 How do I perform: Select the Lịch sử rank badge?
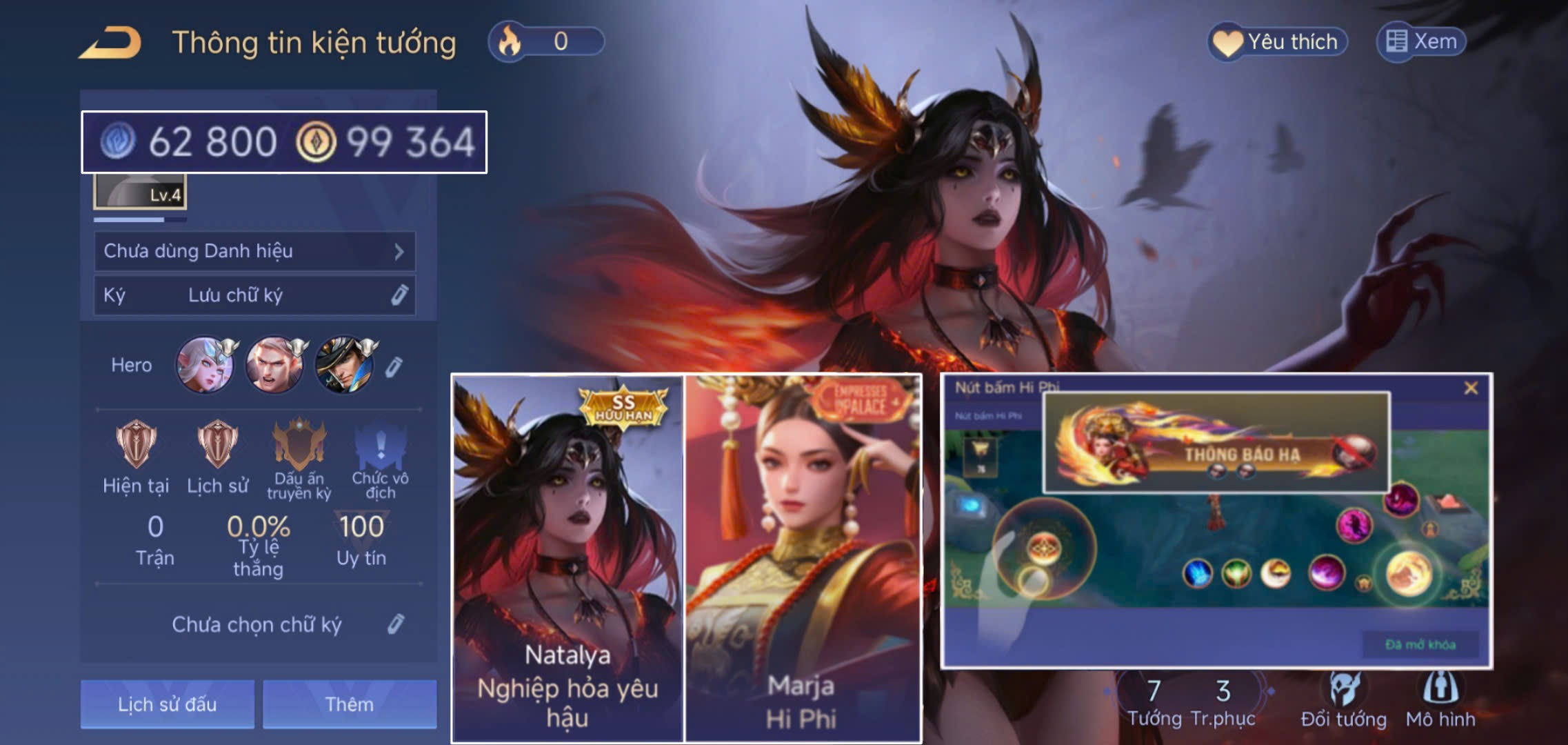[217, 445]
